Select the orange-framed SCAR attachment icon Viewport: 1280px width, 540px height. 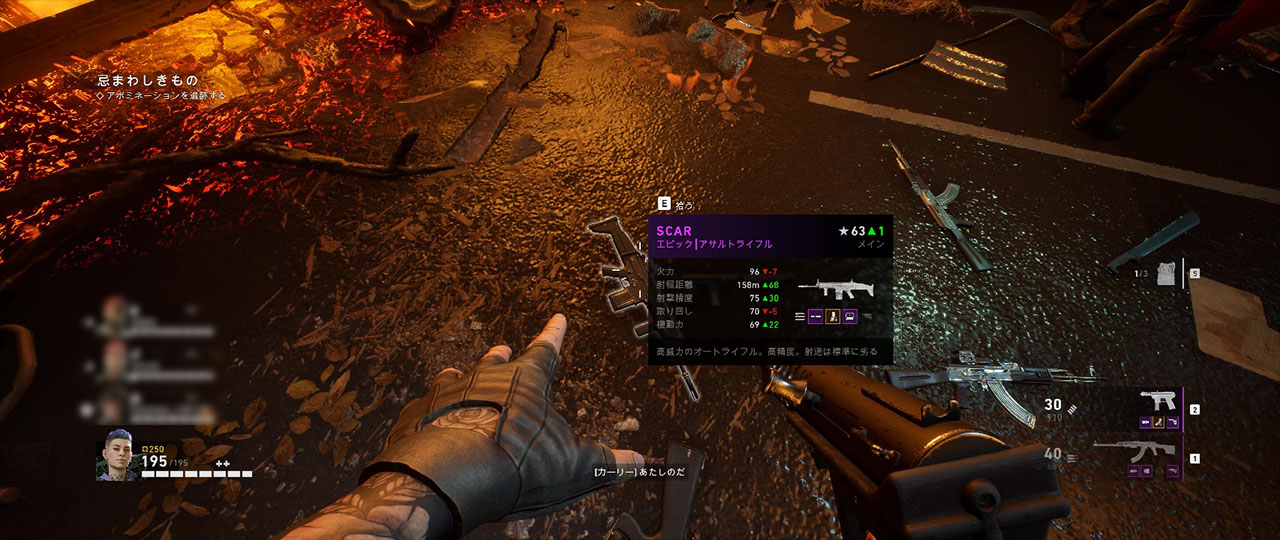click(x=832, y=317)
